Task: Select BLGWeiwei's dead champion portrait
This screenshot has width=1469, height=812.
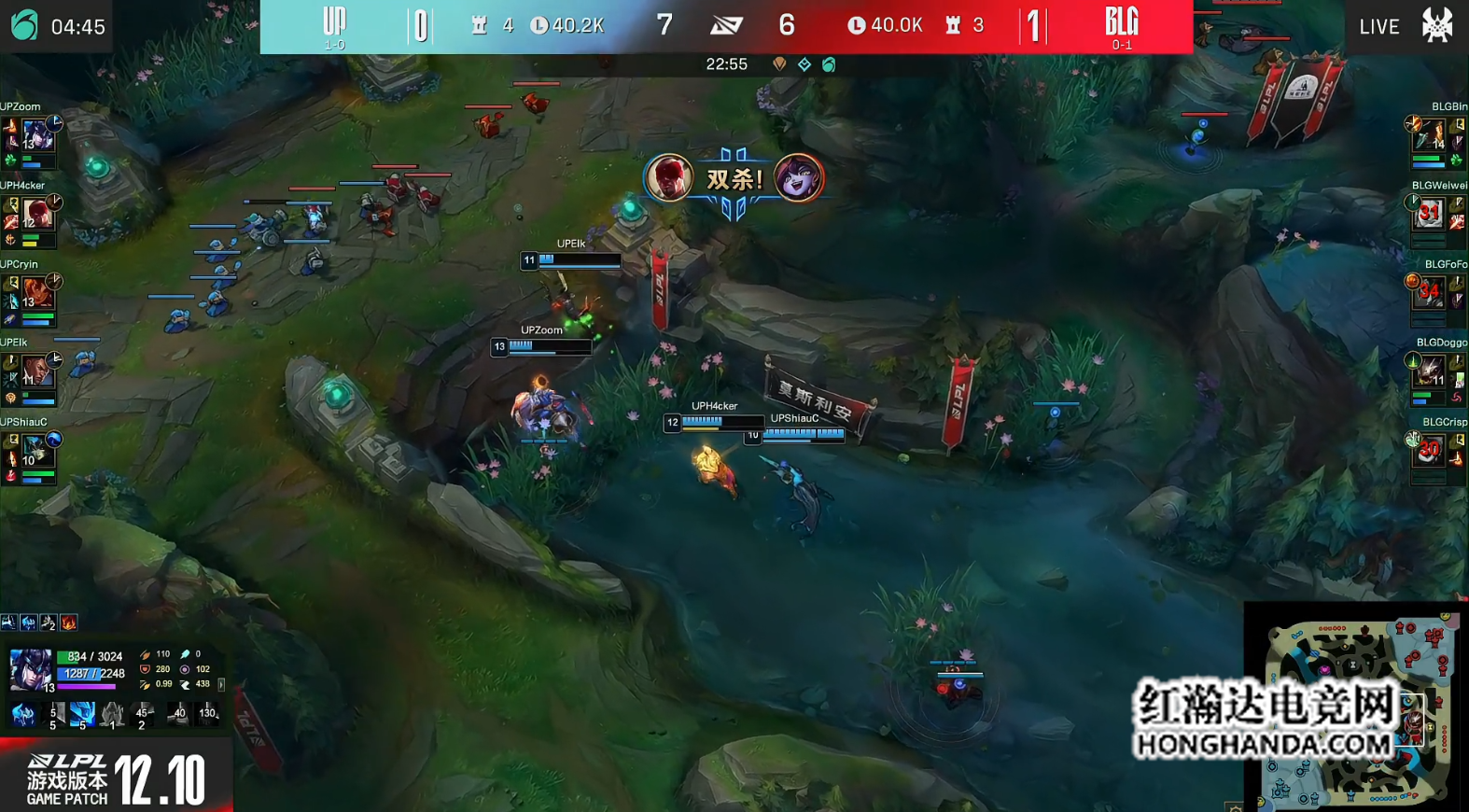Action: (x=1429, y=215)
